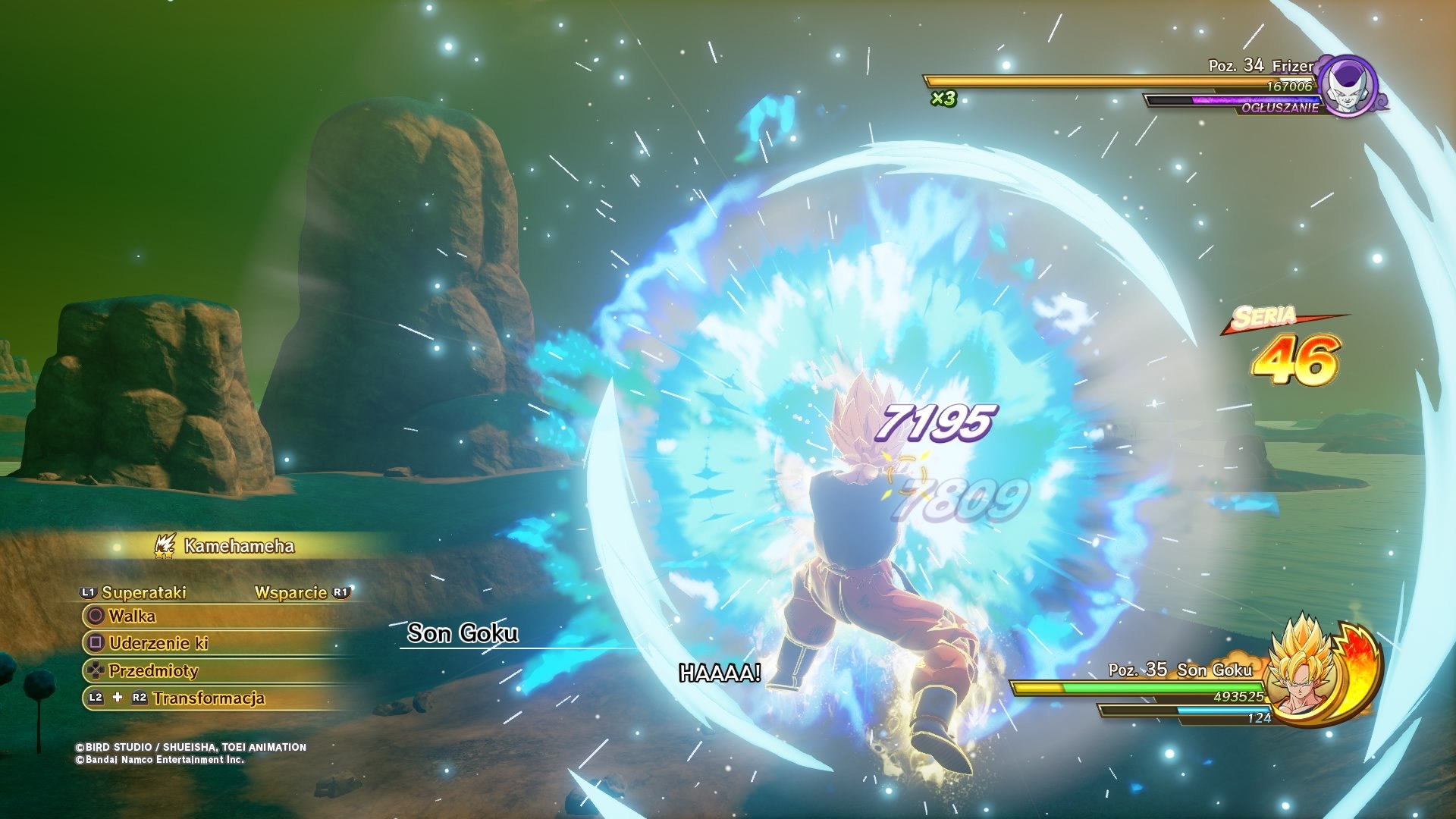This screenshot has height=819, width=1456.
Task: Open the Przedmioty items entry
Action: coord(153,670)
